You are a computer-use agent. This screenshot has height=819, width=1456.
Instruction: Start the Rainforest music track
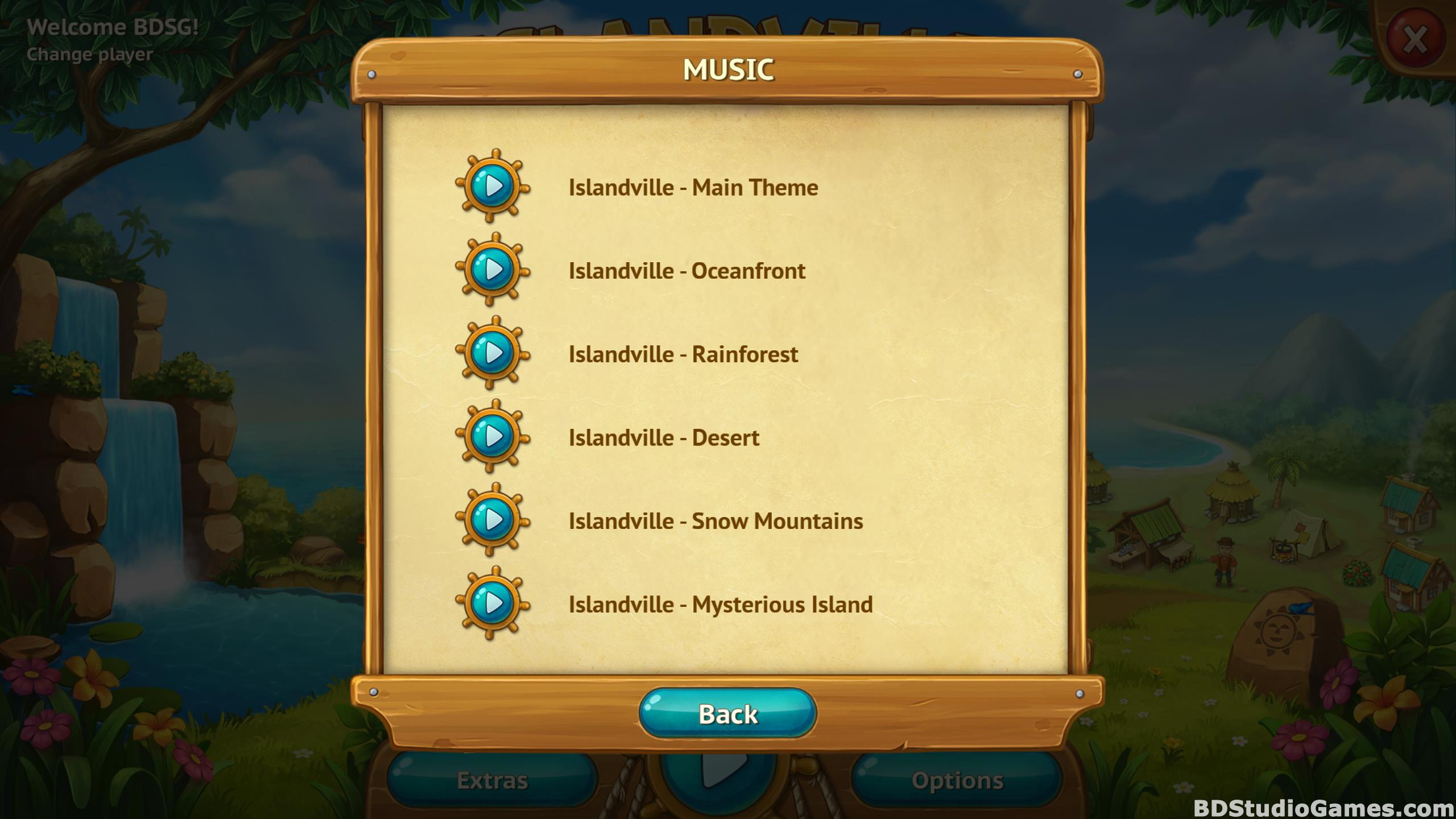coord(493,353)
